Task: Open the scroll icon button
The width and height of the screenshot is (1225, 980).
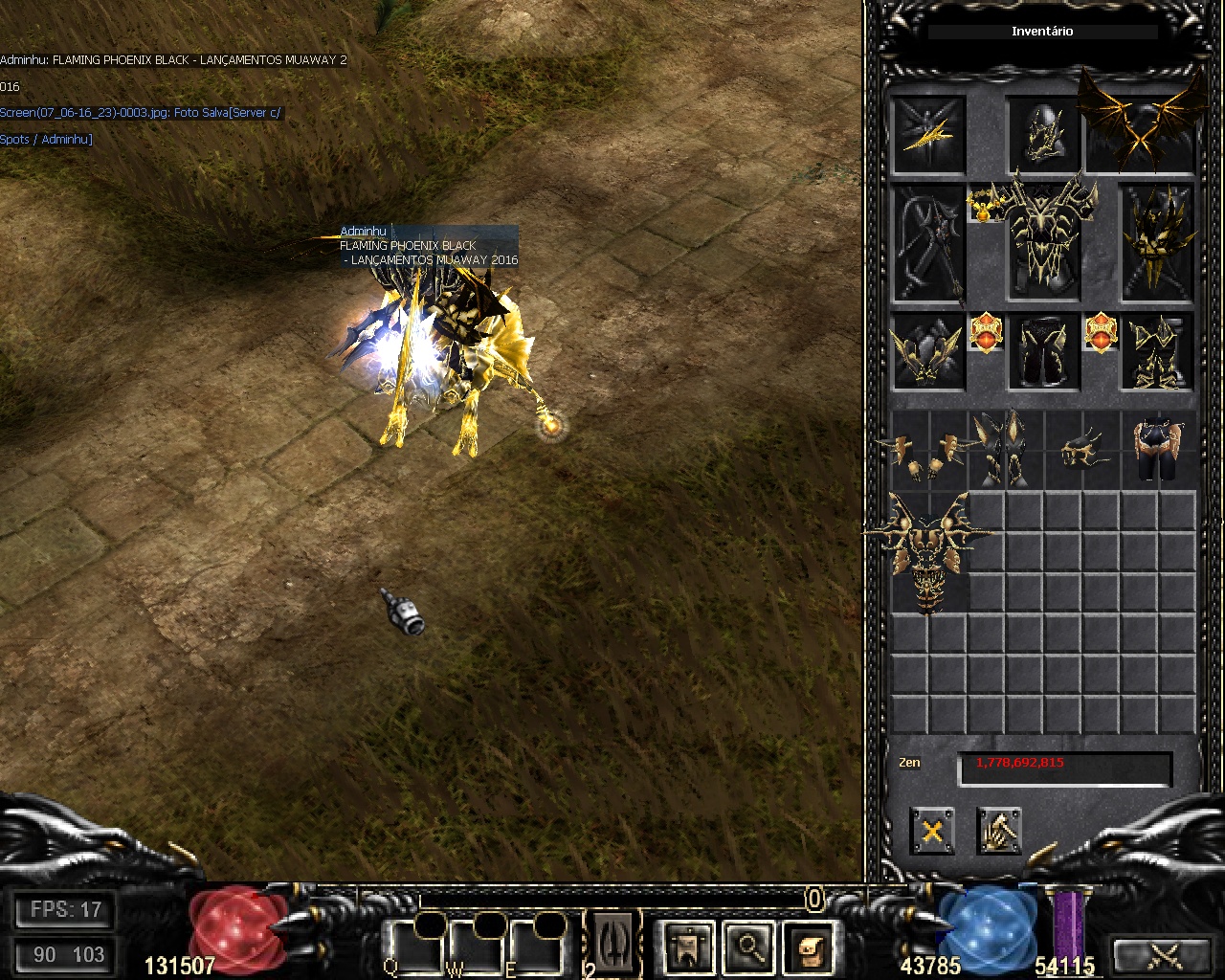Action: coord(811,947)
